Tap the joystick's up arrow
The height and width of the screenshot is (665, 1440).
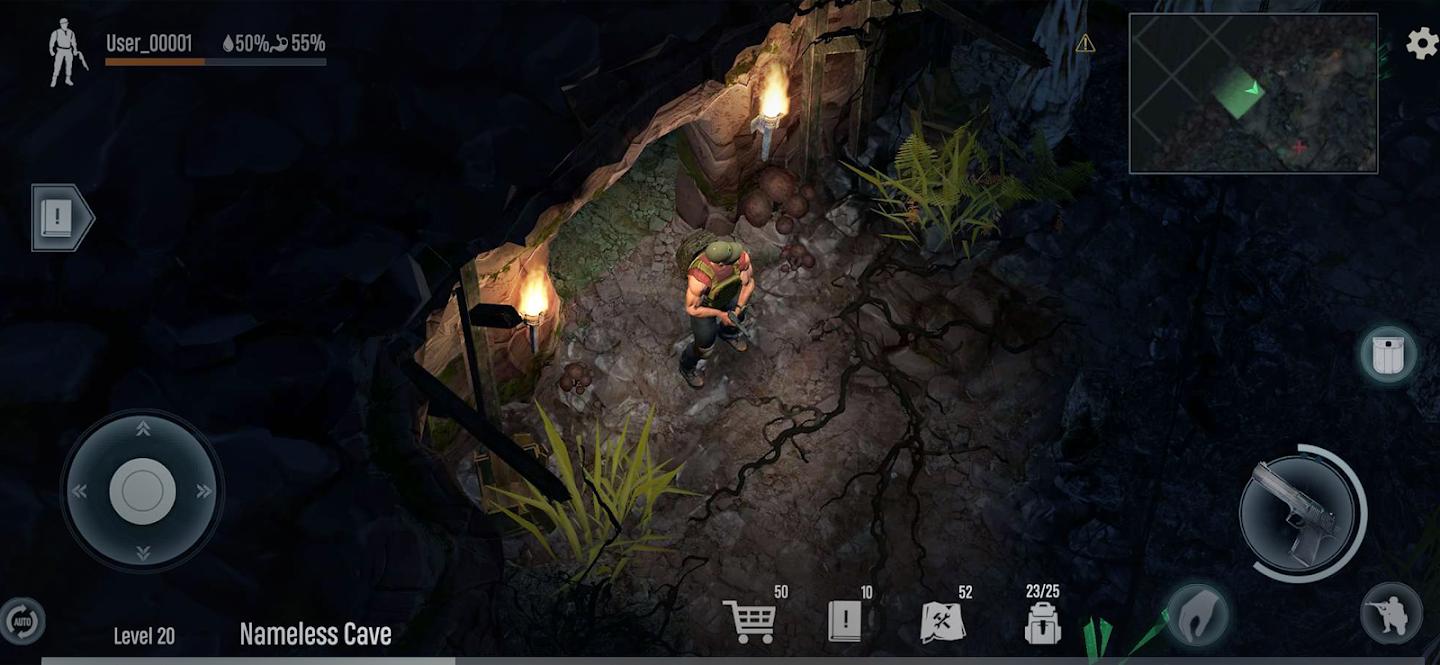tap(143, 429)
